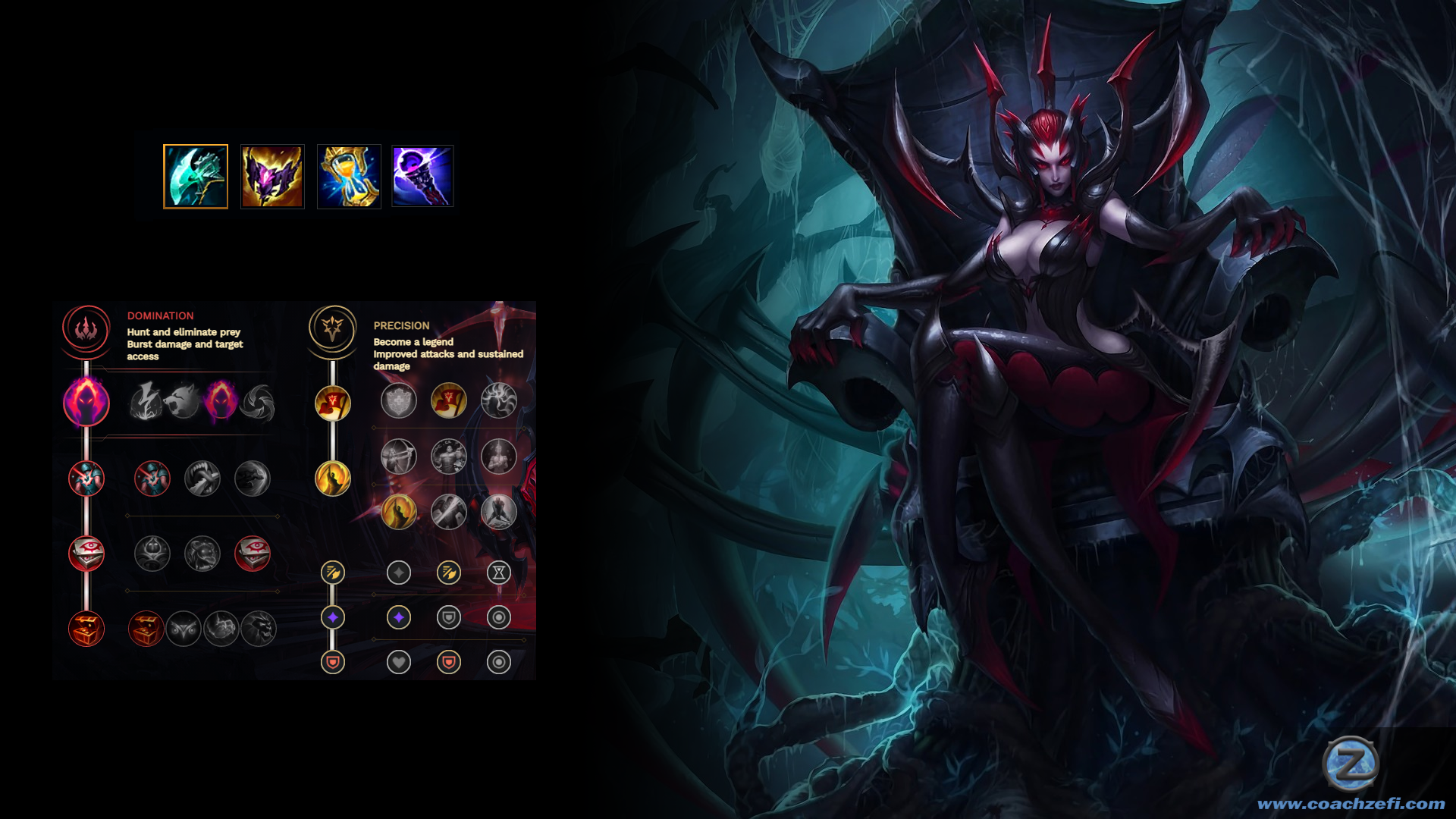Choose the Last Stand rune

pyautogui.click(x=499, y=512)
